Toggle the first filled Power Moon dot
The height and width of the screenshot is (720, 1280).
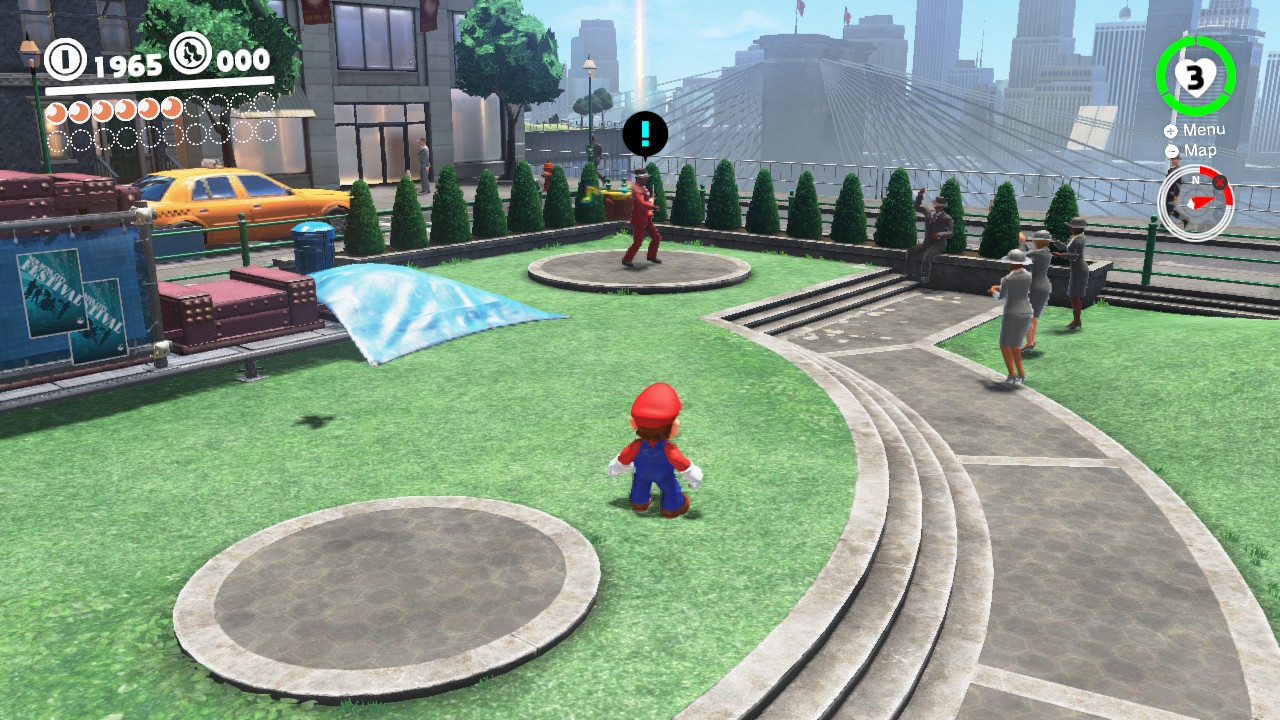point(57,110)
